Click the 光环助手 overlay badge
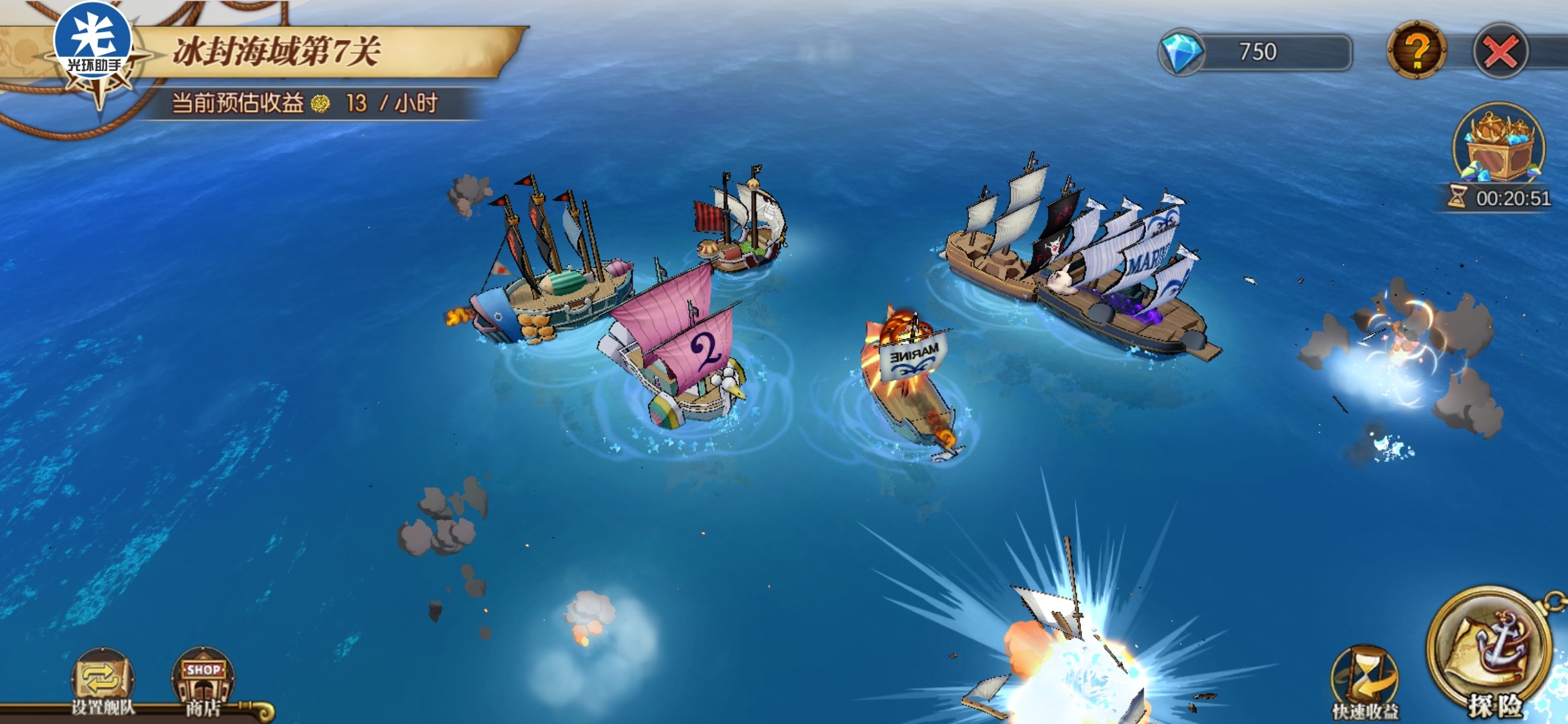 click(92, 40)
